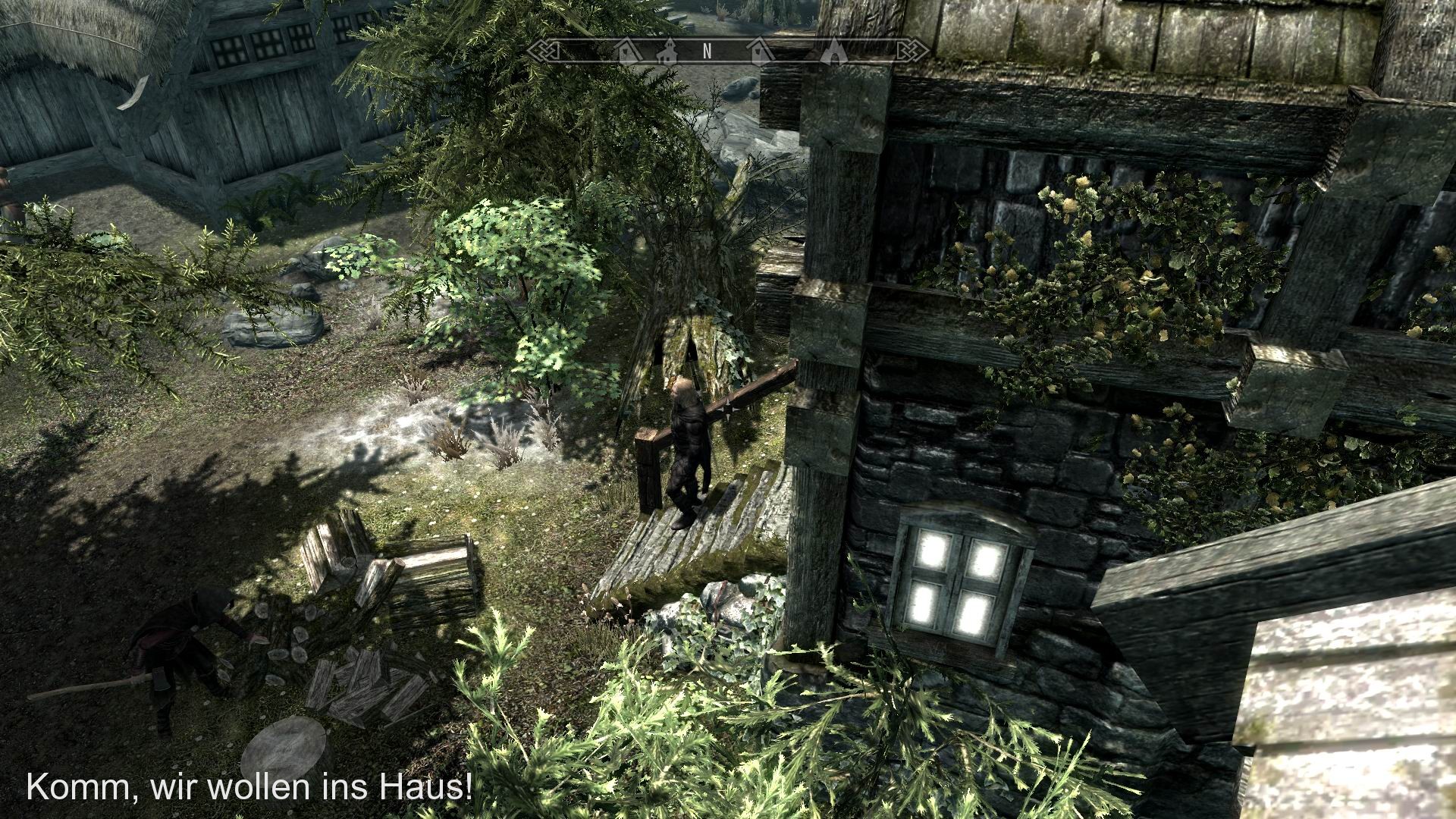Viewport: 1456px width, 819px height.
Task: Click the house marker right of north
Action: (x=760, y=51)
